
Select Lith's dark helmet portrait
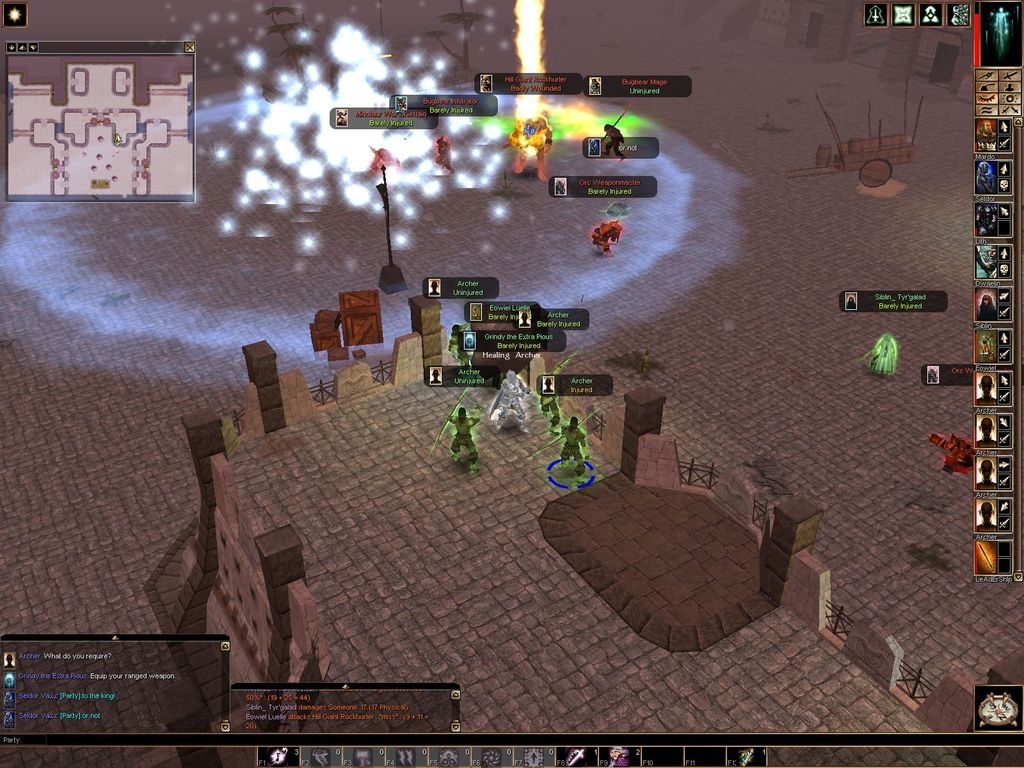click(986, 219)
